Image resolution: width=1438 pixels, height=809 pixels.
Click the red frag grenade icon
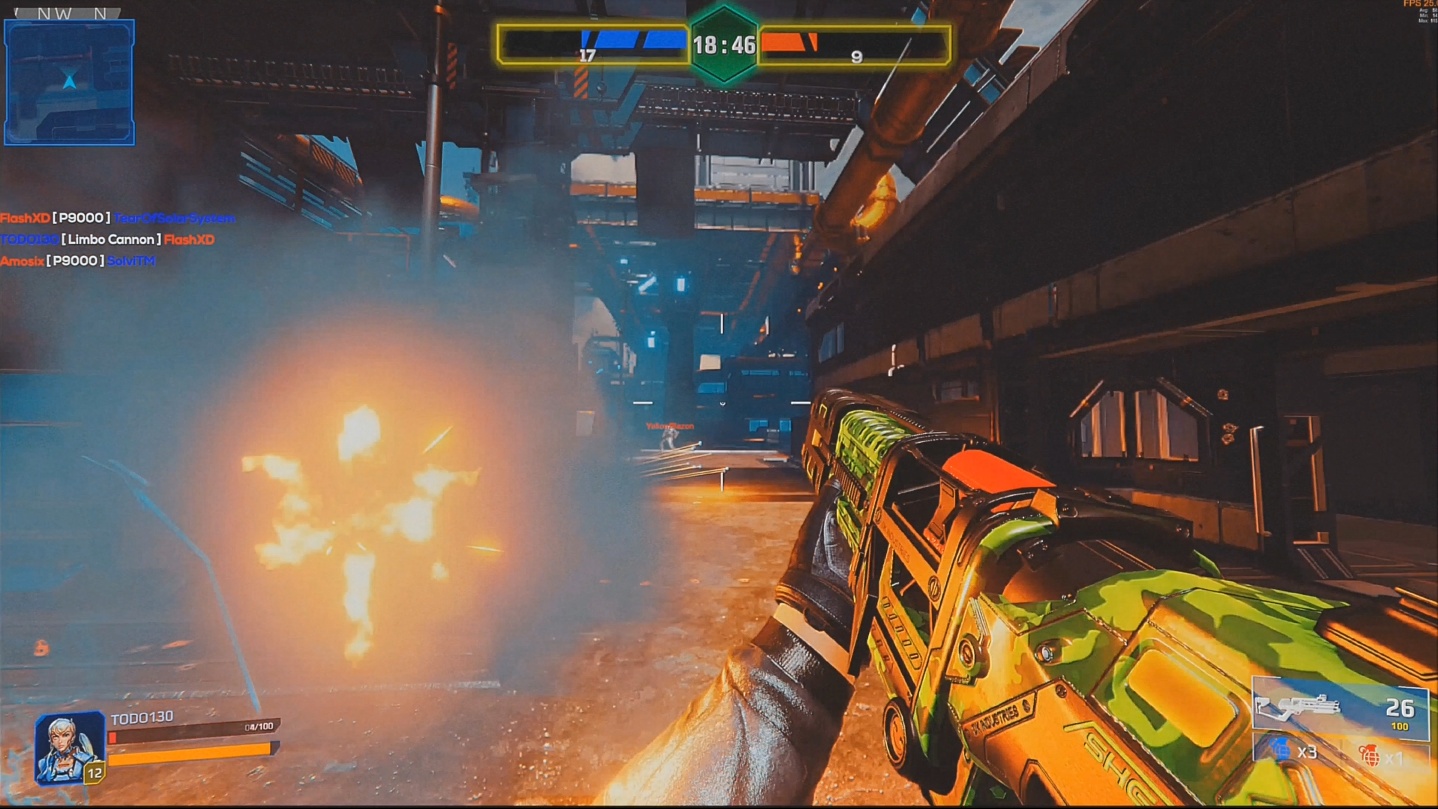pos(1370,754)
